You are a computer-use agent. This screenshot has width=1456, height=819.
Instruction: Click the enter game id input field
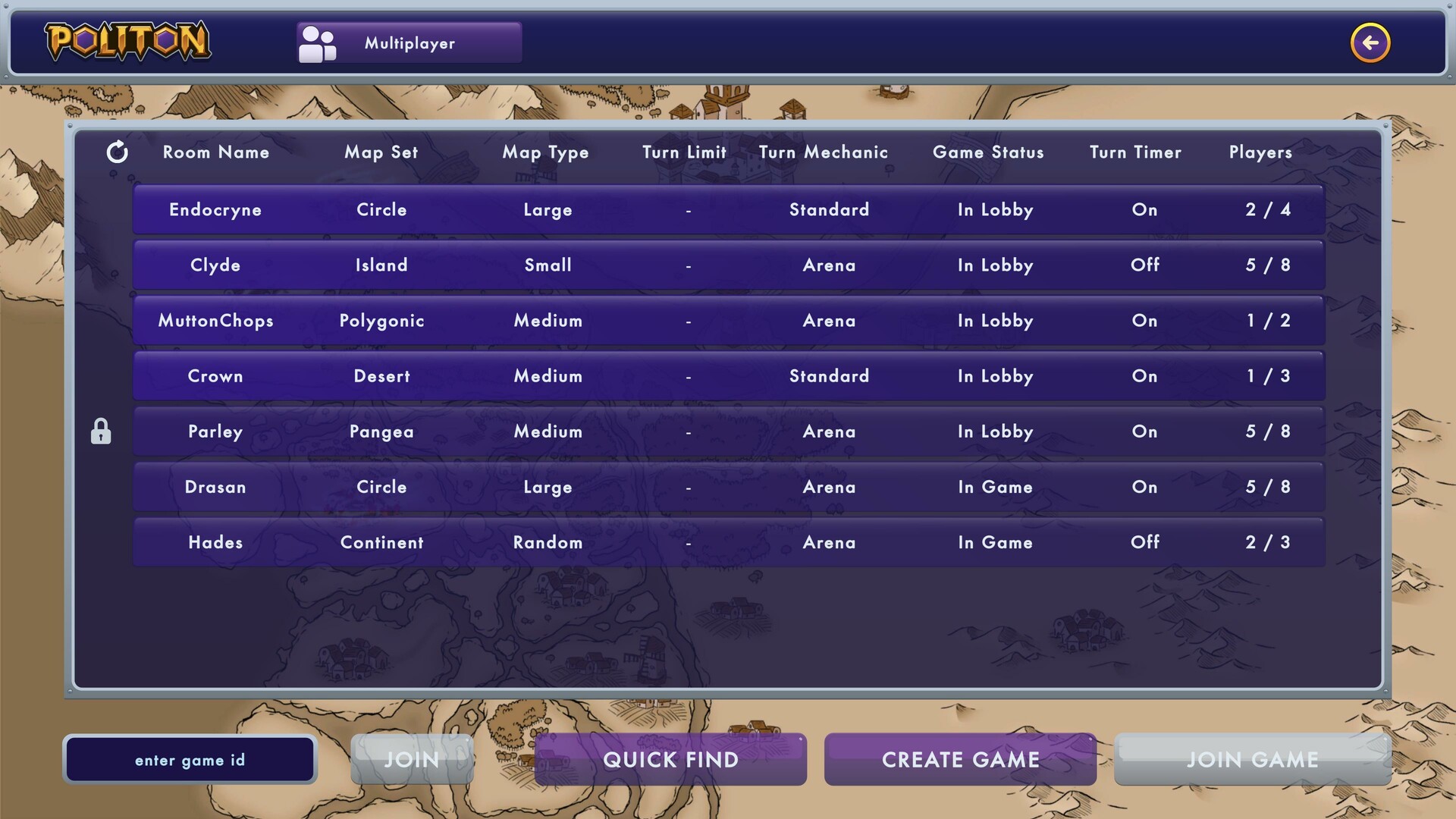point(190,759)
